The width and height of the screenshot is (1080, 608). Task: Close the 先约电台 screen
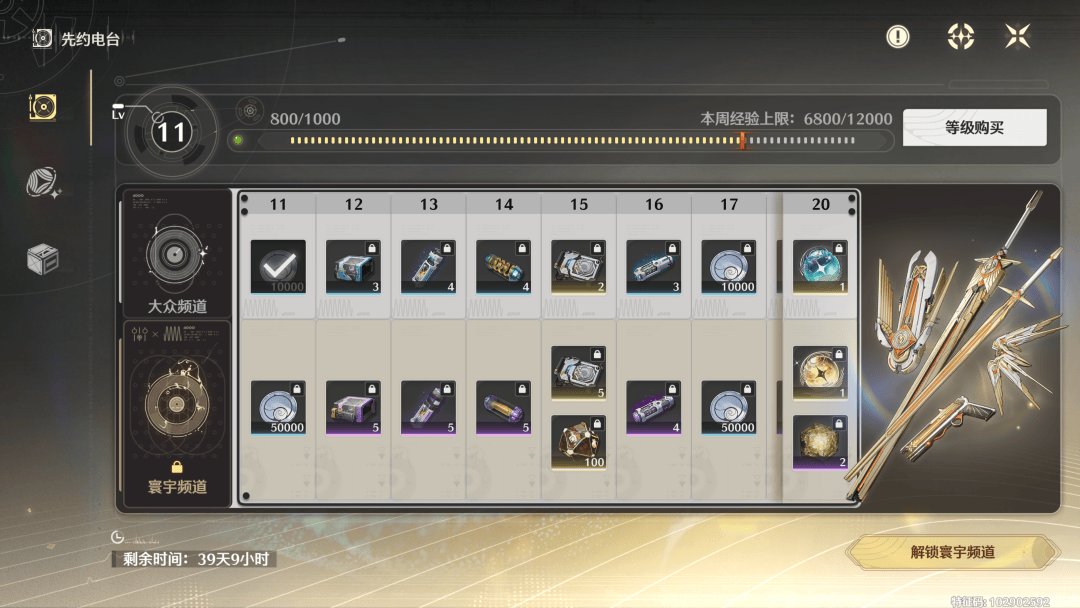tap(1017, 37)
